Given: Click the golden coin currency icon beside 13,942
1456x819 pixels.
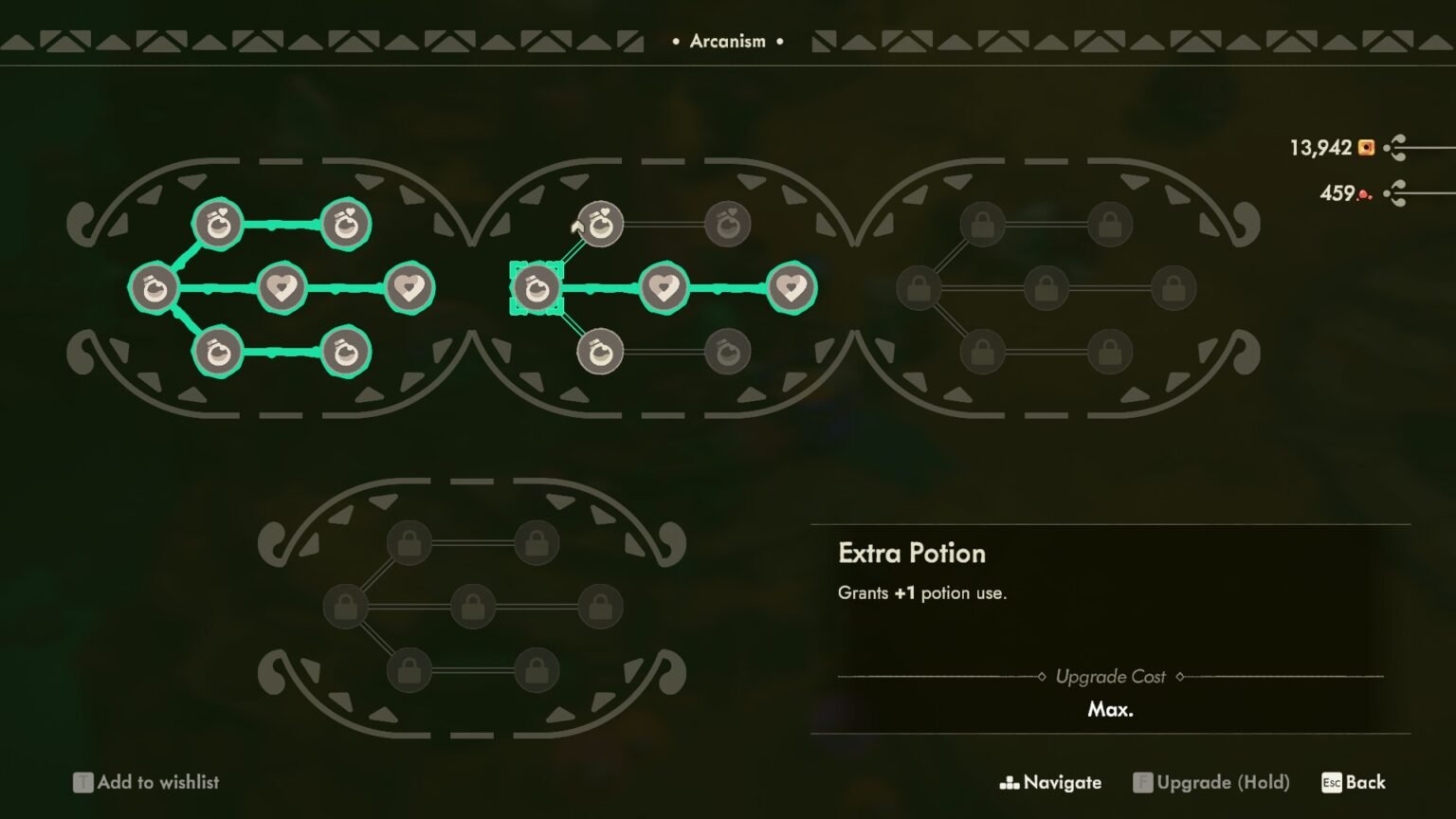Looking at the screenshot, I should (1365, 147).
